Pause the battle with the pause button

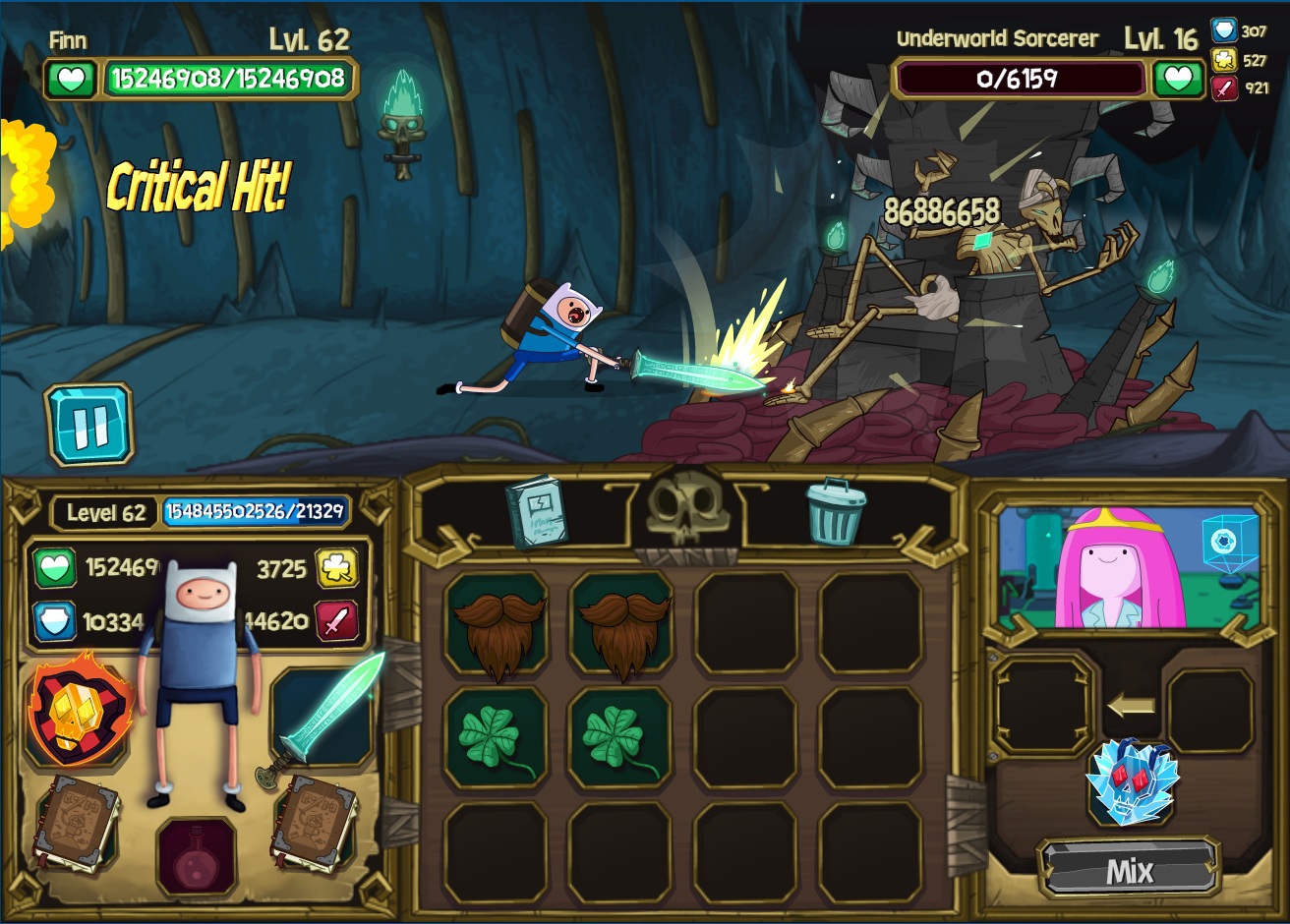(x=88, y=425)
